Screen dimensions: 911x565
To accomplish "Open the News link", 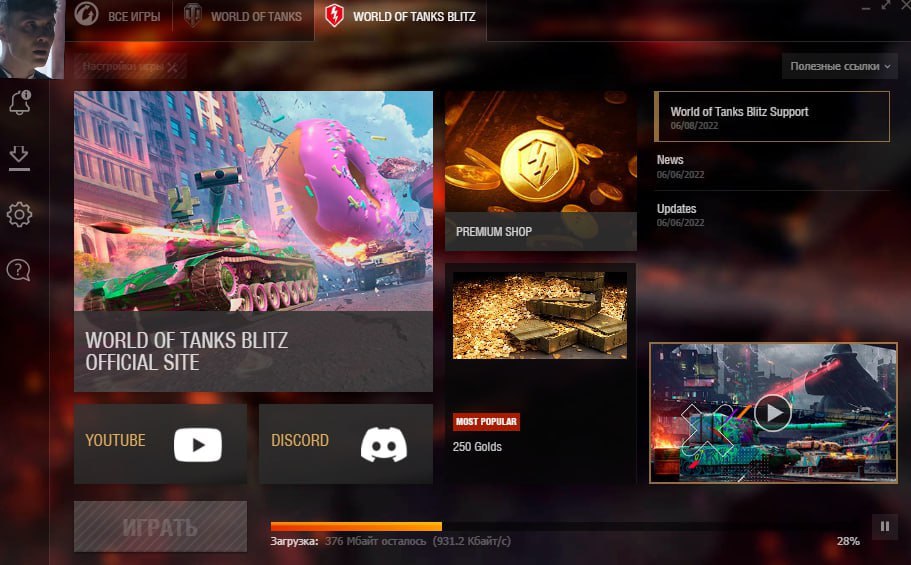I will [671, 160].
